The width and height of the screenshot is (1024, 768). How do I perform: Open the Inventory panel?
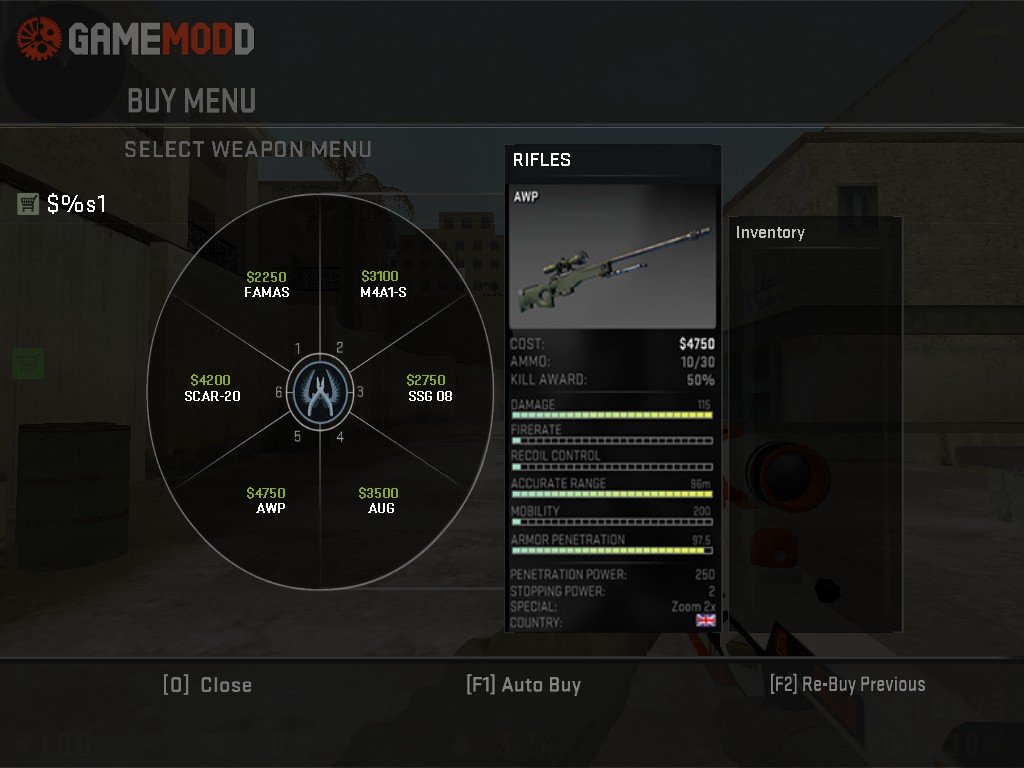(770, 232)
